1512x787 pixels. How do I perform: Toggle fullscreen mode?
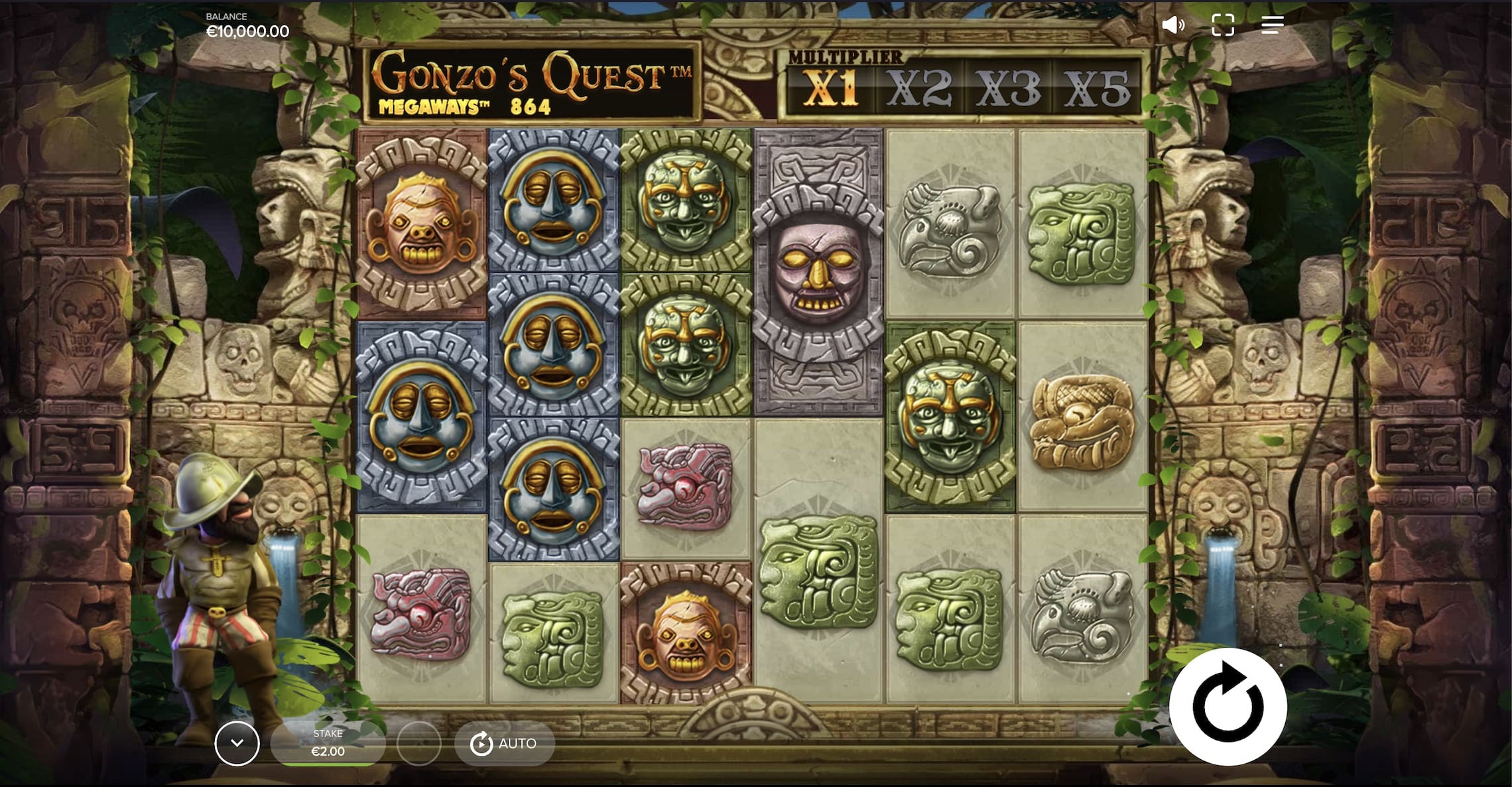[1224, 25]
